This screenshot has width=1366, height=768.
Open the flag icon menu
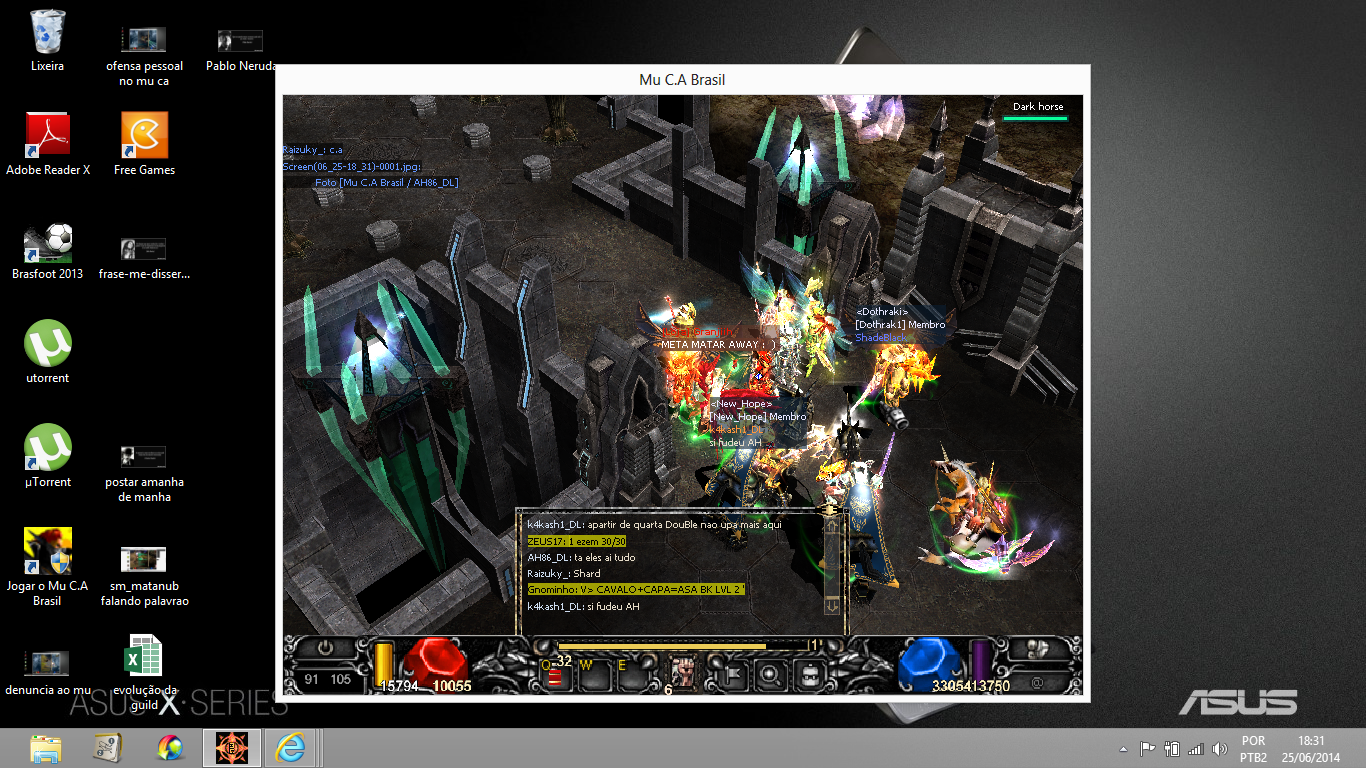(731, 674)
